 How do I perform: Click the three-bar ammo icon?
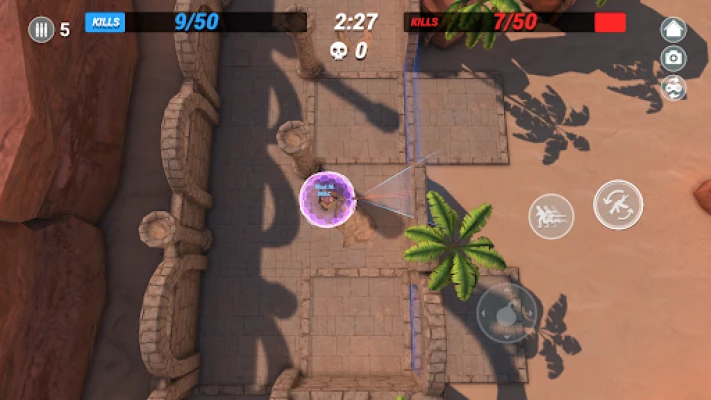(41, 29)
